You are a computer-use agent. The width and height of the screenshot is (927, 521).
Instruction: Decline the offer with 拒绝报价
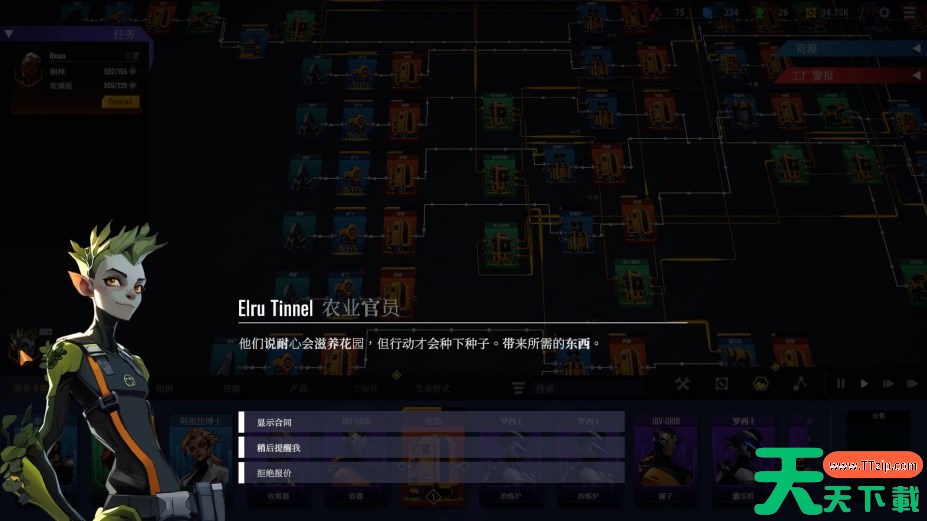[431, 472]
